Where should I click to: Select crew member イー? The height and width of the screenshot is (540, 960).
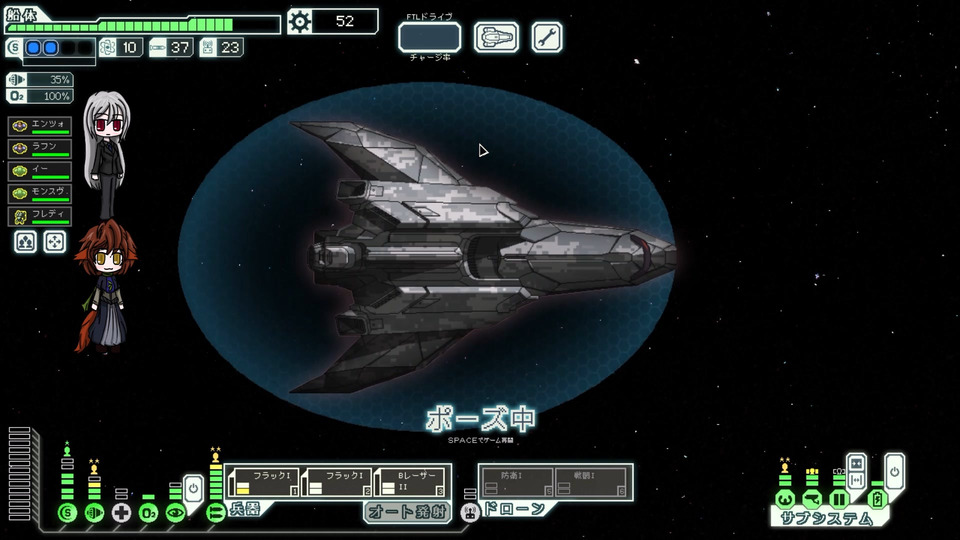(x=40, y=171)
